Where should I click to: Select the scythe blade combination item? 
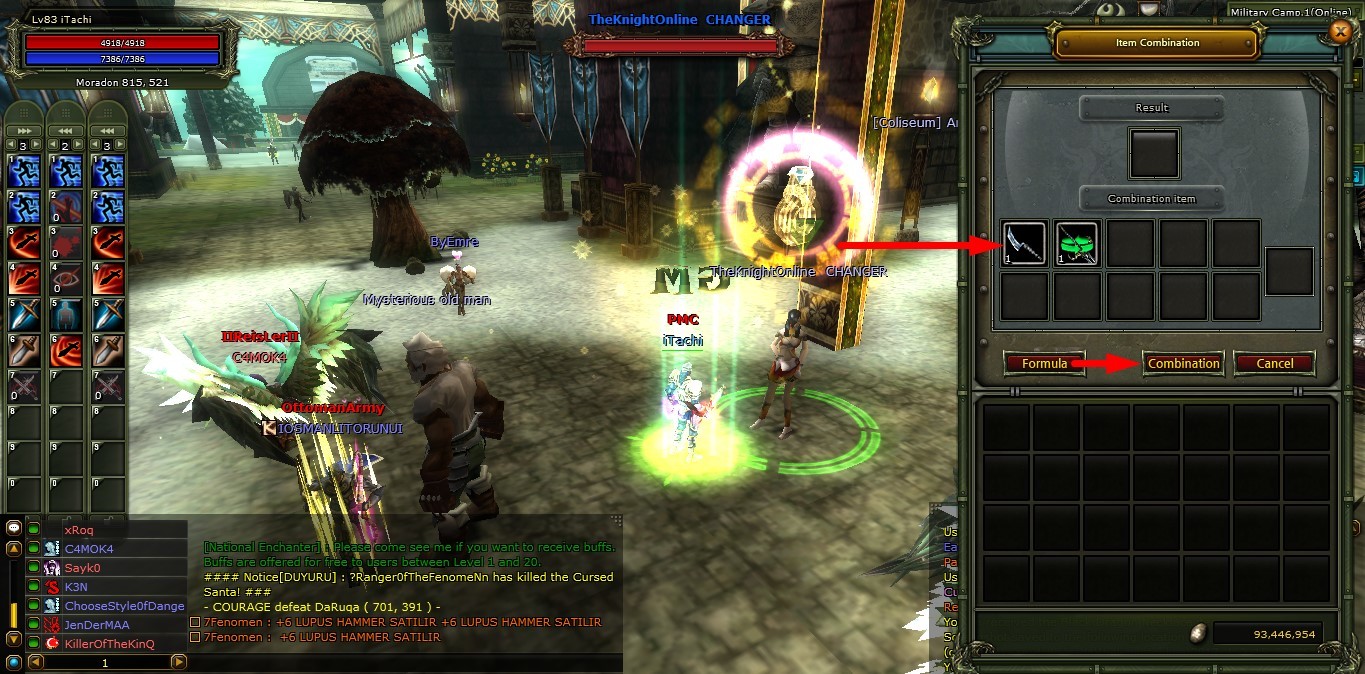click(x=1024, y=243)
